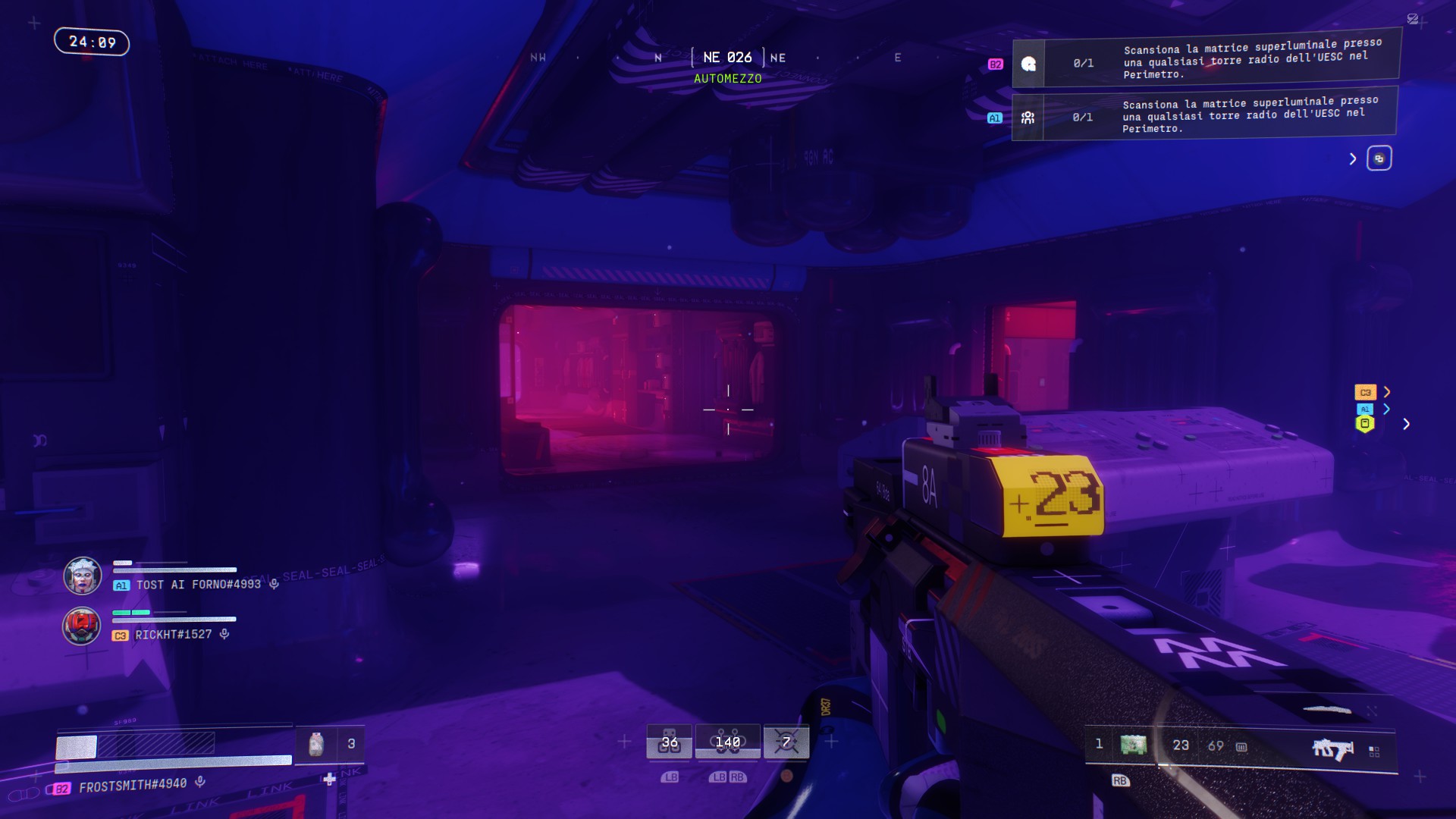Screen dimensions: 1456x819
Task: Select the B2 superluminal matrix objective
Action: (x=1206, y=62)
